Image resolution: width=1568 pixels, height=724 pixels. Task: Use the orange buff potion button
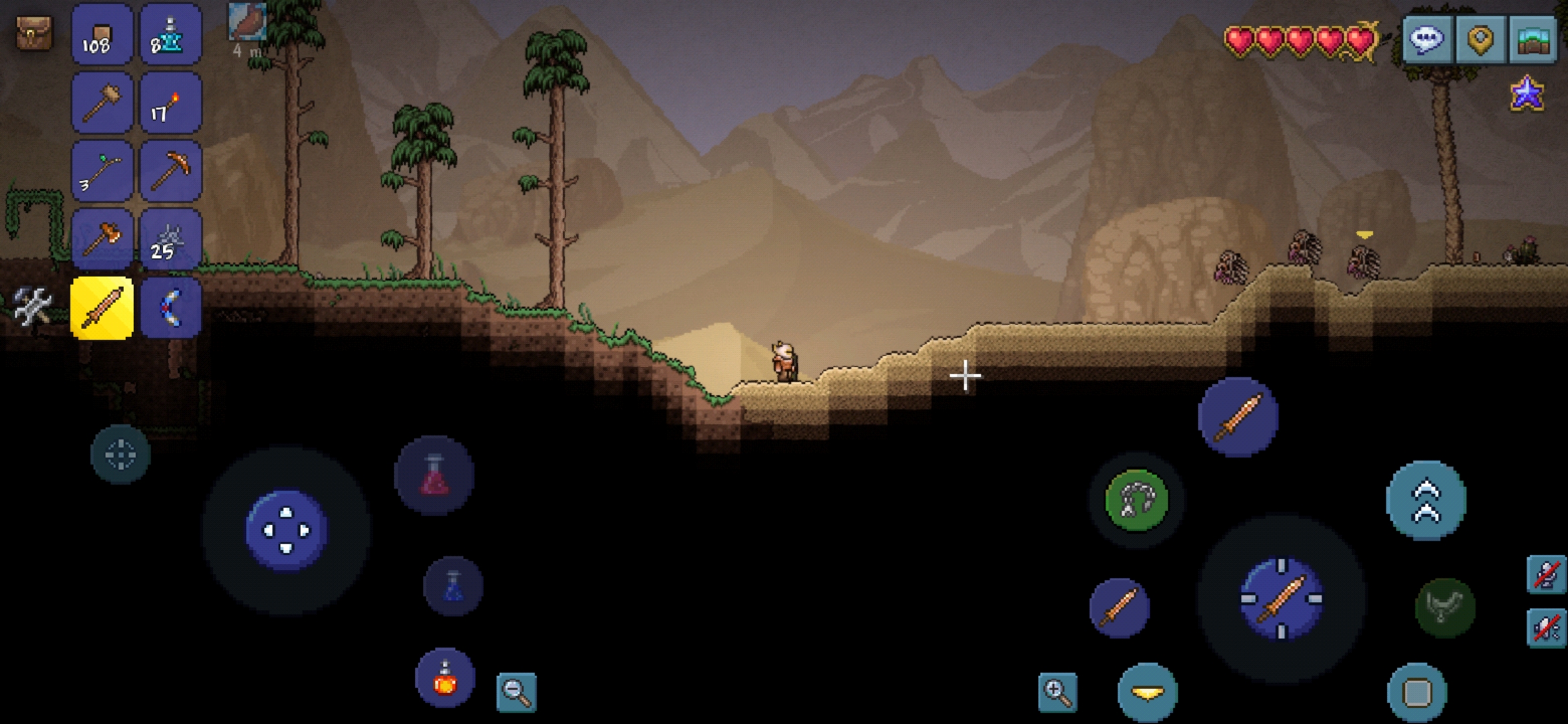(x=445, y=678)
